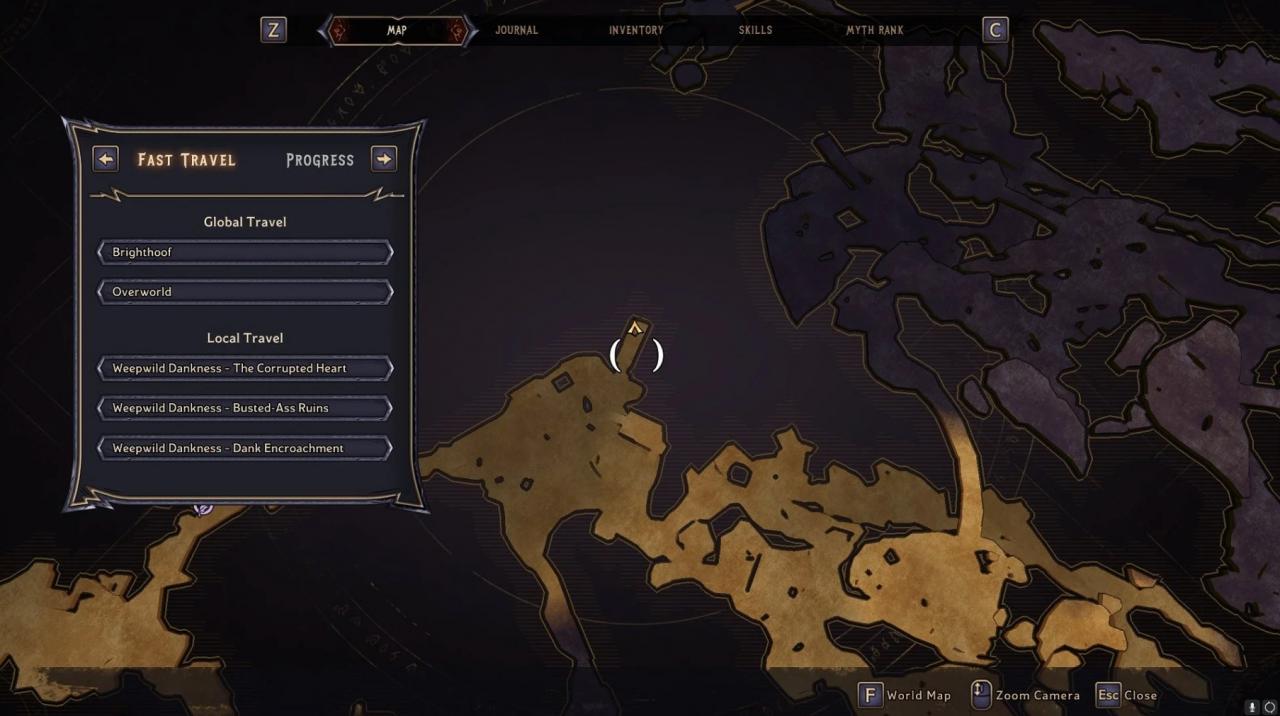Image resolution: width=1280 pixels, height=716 pixels.
Task: Select Busted-Ass Ruins fast travel point
Action: pyautogui.click(x=245, y=408)
